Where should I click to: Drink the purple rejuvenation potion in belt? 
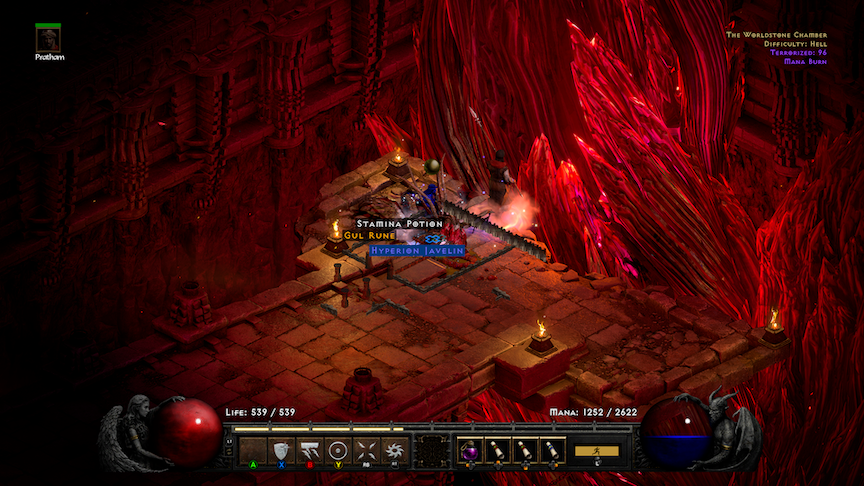(x=470, y=451)
